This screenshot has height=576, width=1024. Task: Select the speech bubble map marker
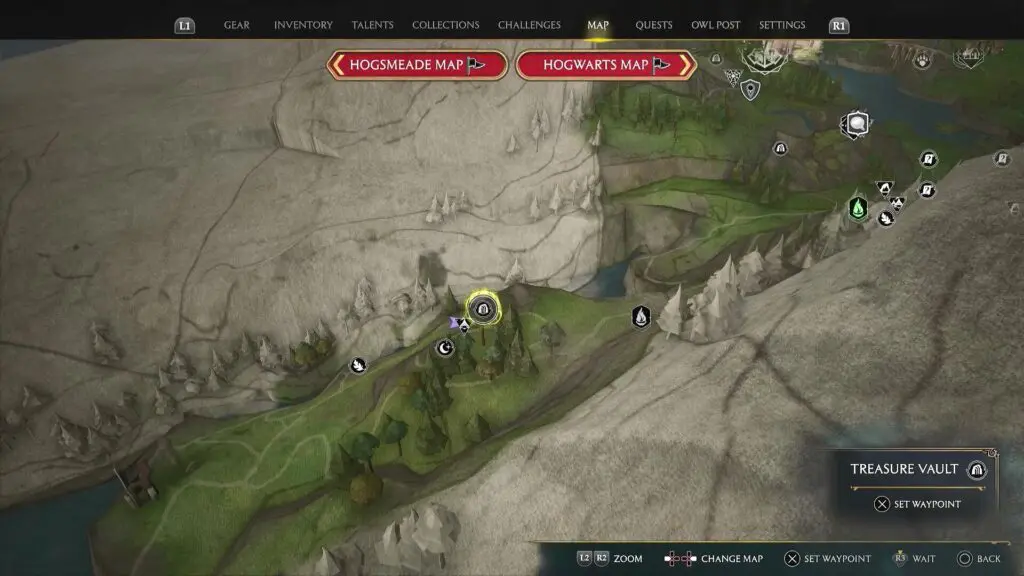tap(857, 124)
